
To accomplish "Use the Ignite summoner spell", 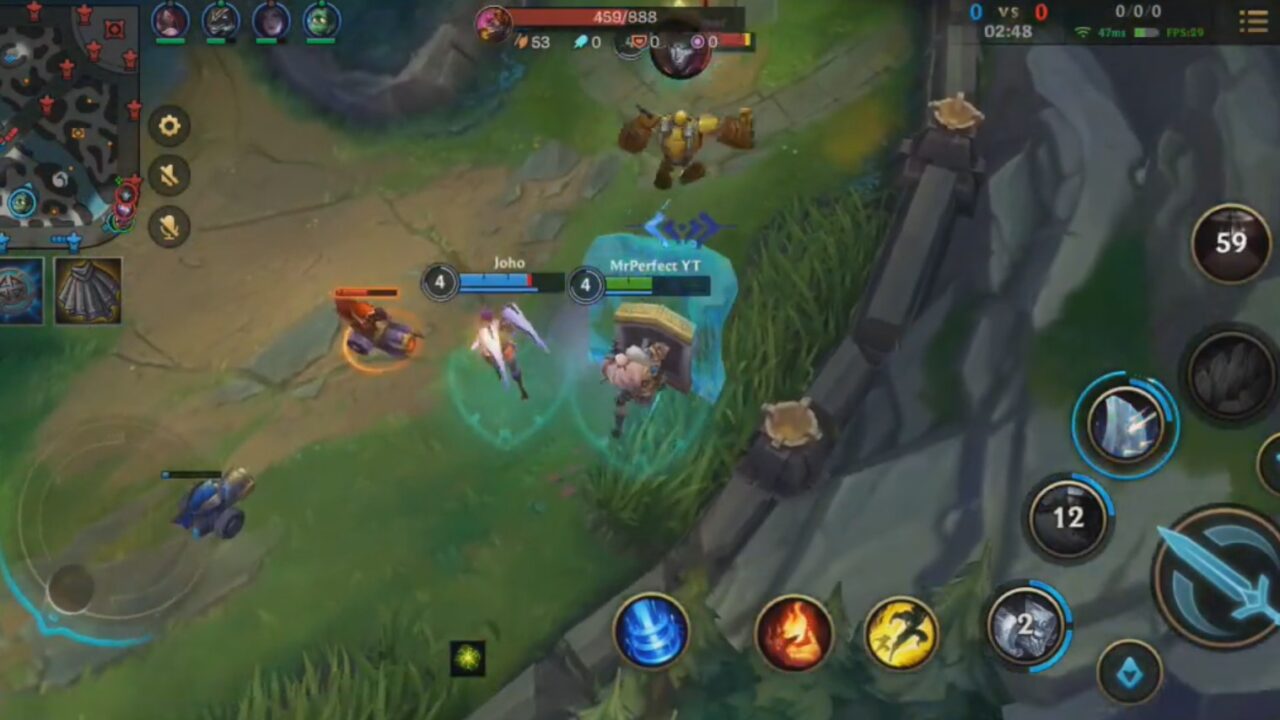I will 795,635.
